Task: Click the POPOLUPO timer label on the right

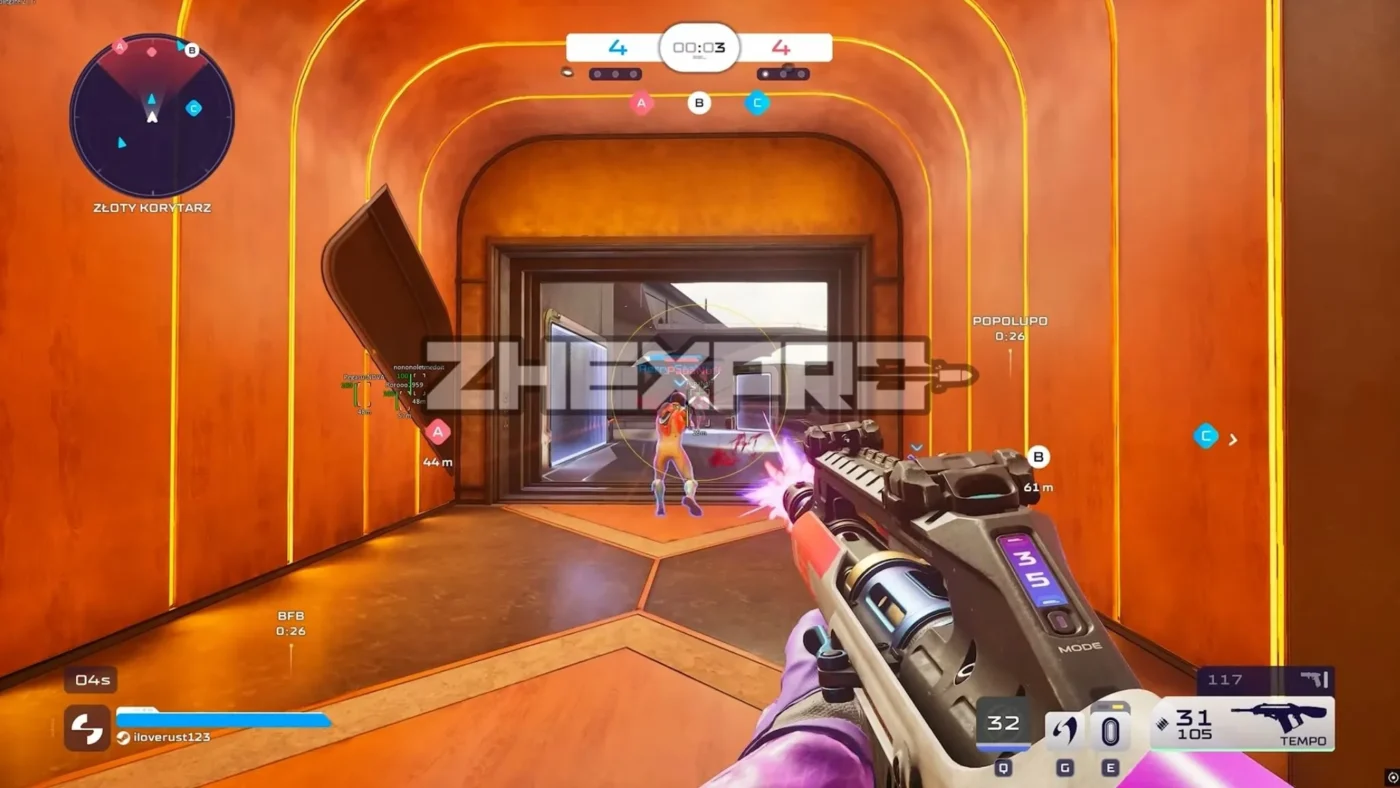Action: (1010, 327)
